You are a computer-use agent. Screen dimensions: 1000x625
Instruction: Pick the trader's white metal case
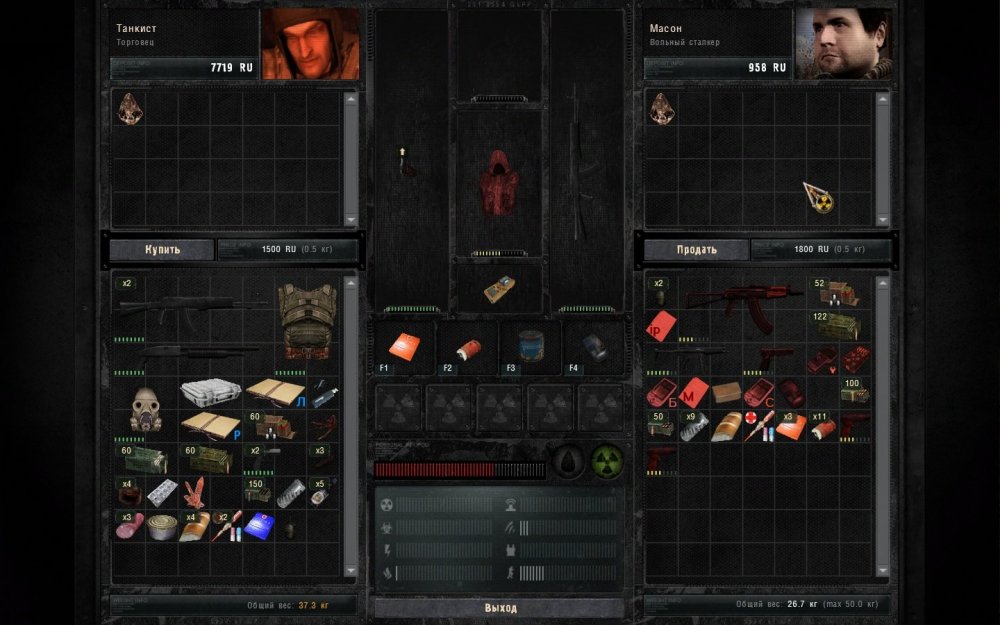(210, 391)
